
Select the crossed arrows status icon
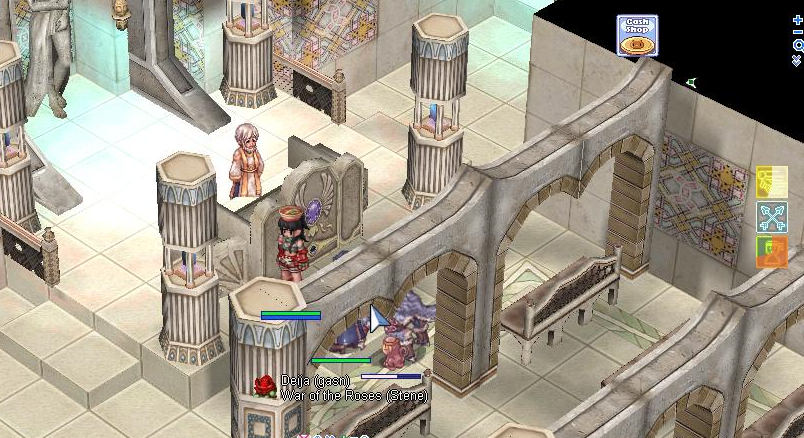[771, 217]
